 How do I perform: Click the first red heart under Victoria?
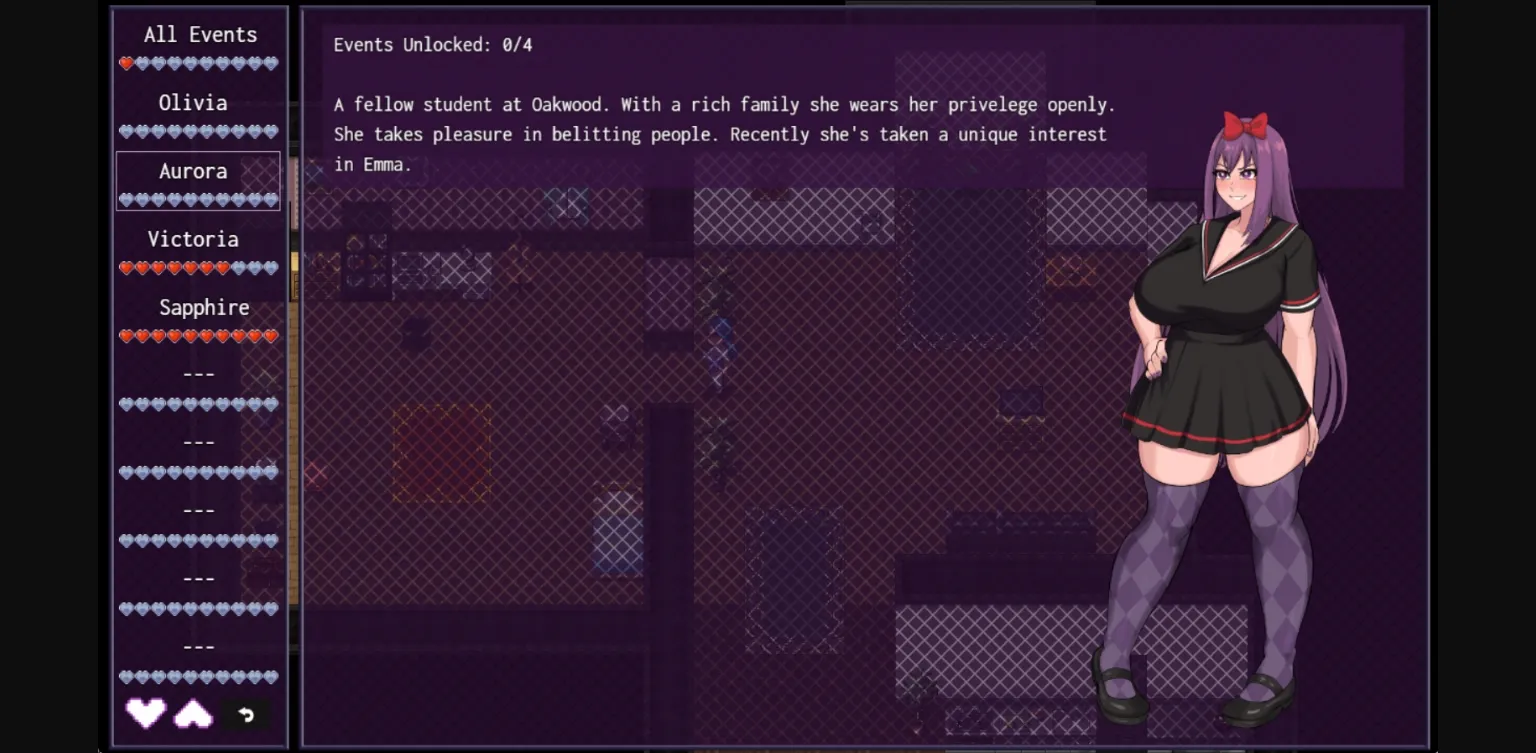point(127,267)
